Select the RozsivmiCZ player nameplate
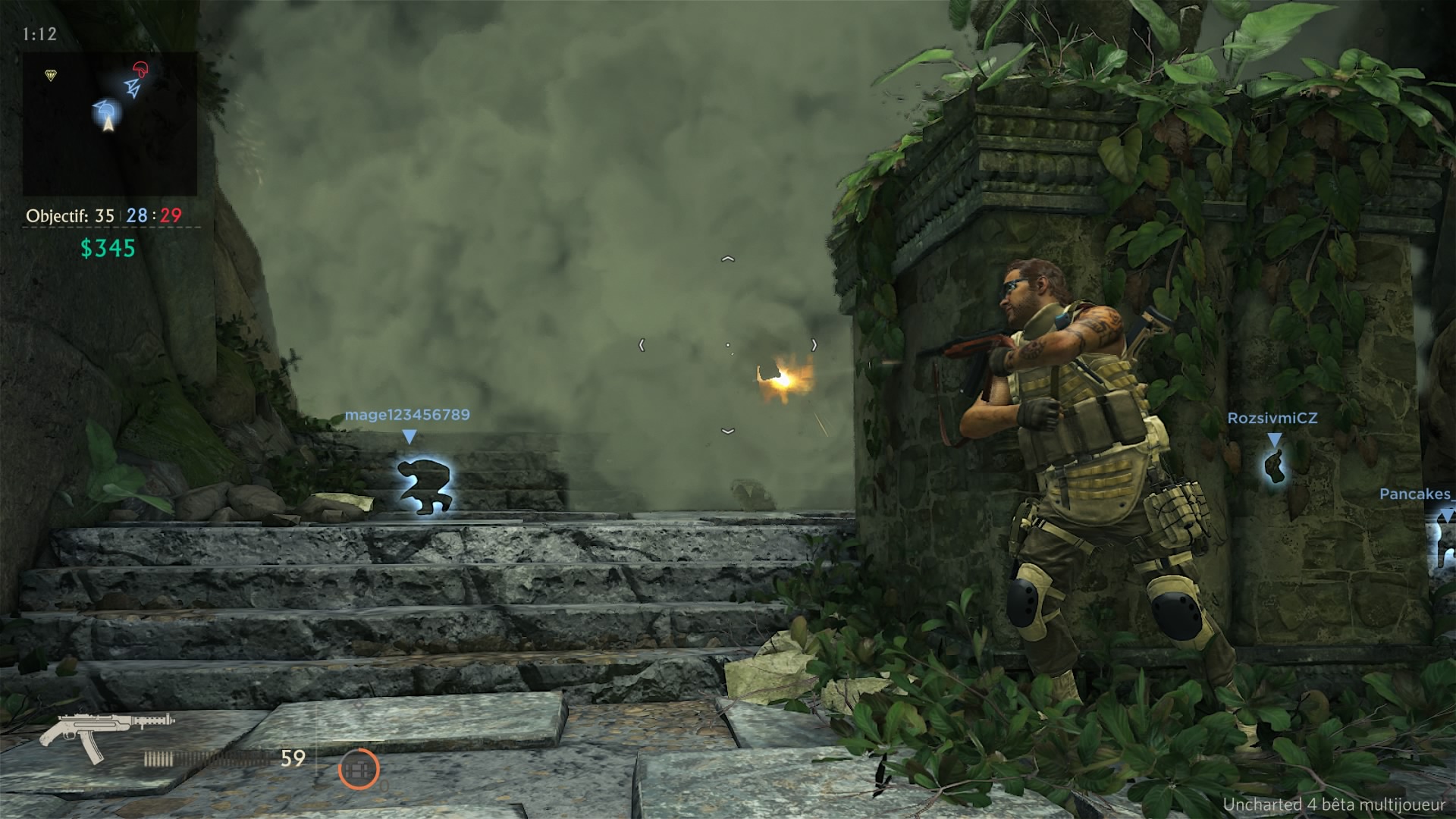 tap(1274, 416)
